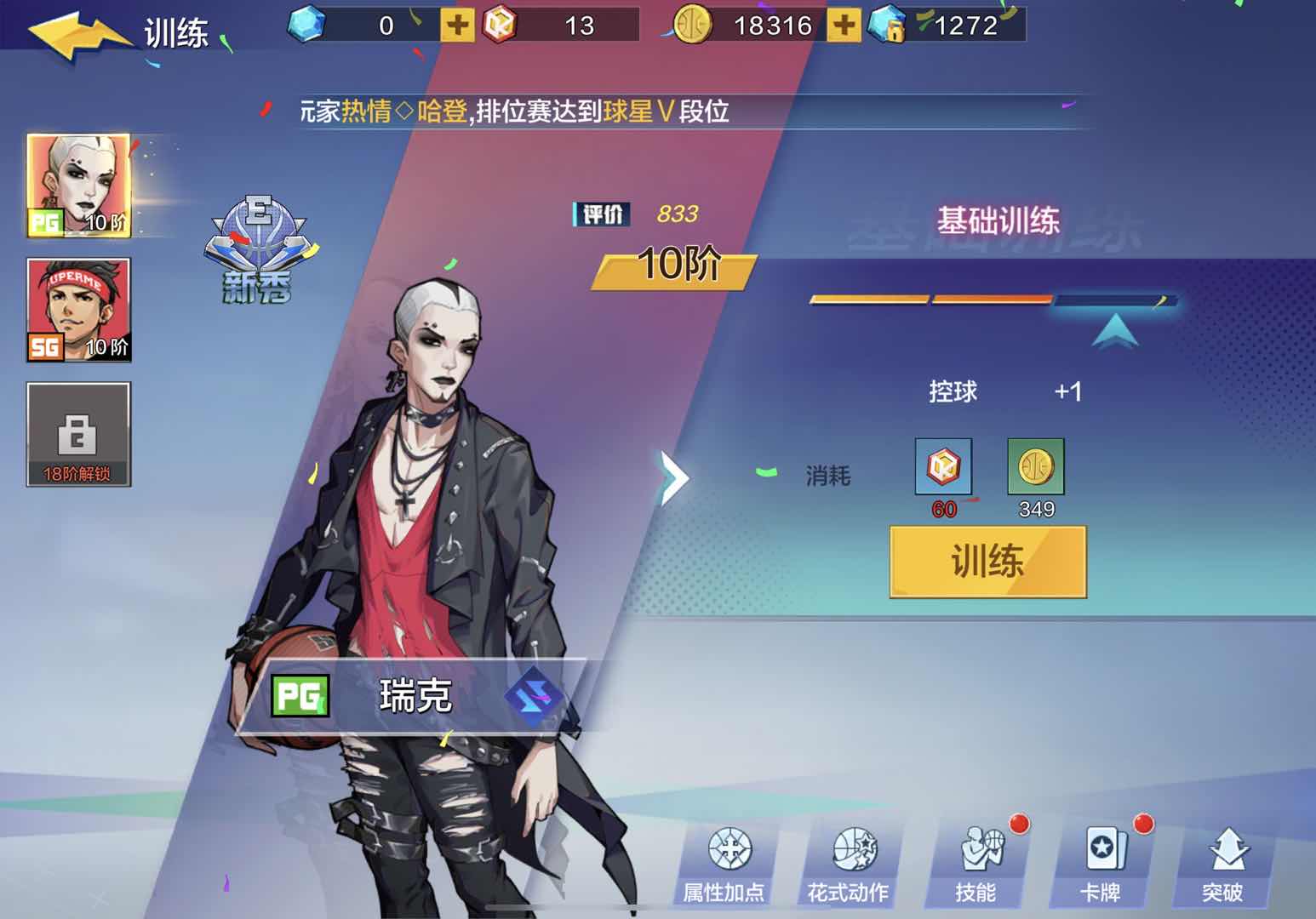Open the 属性加点 attribute points tab

724,864
